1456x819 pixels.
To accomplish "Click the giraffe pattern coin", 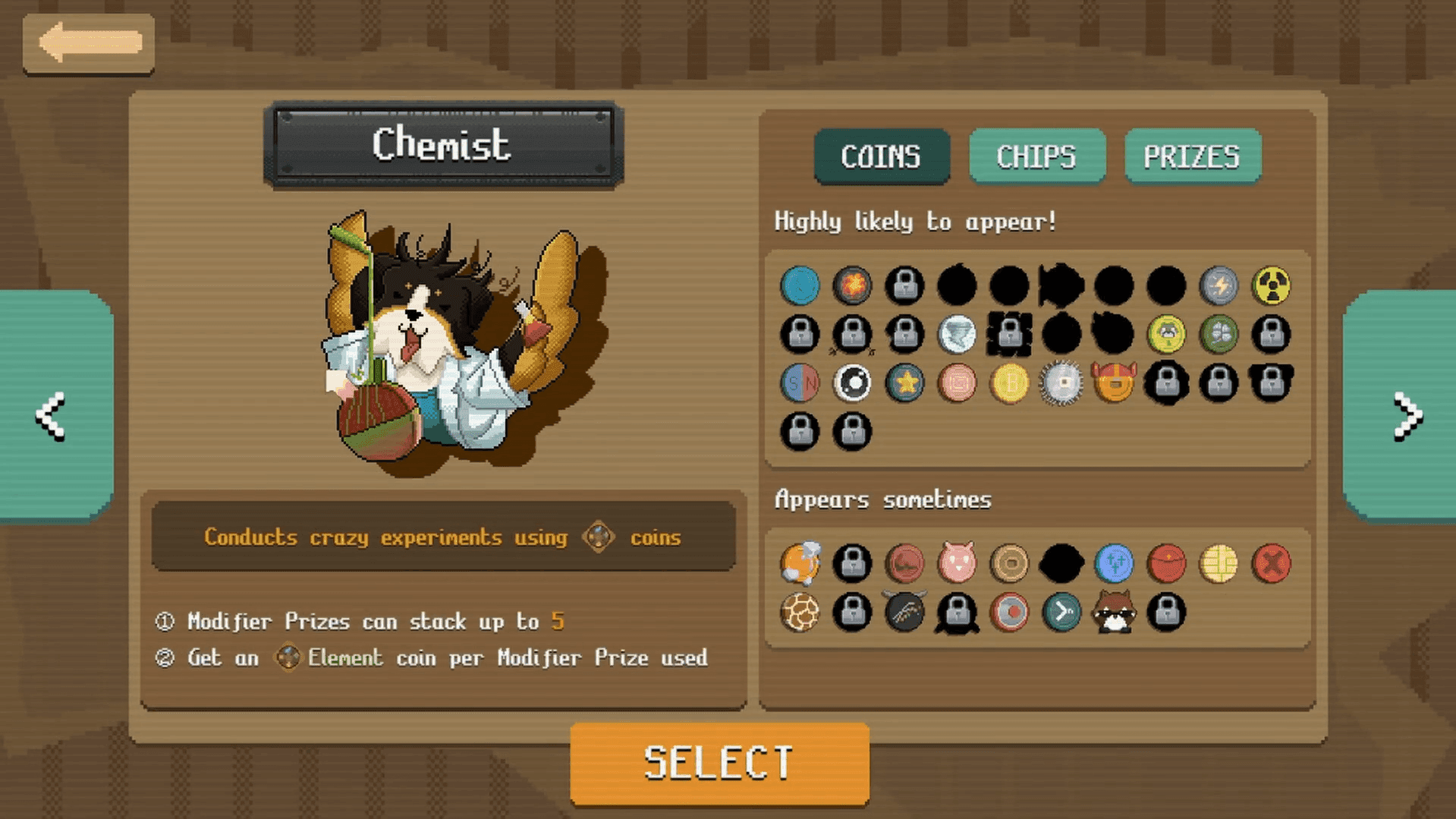I will click(x=800, y=612).
